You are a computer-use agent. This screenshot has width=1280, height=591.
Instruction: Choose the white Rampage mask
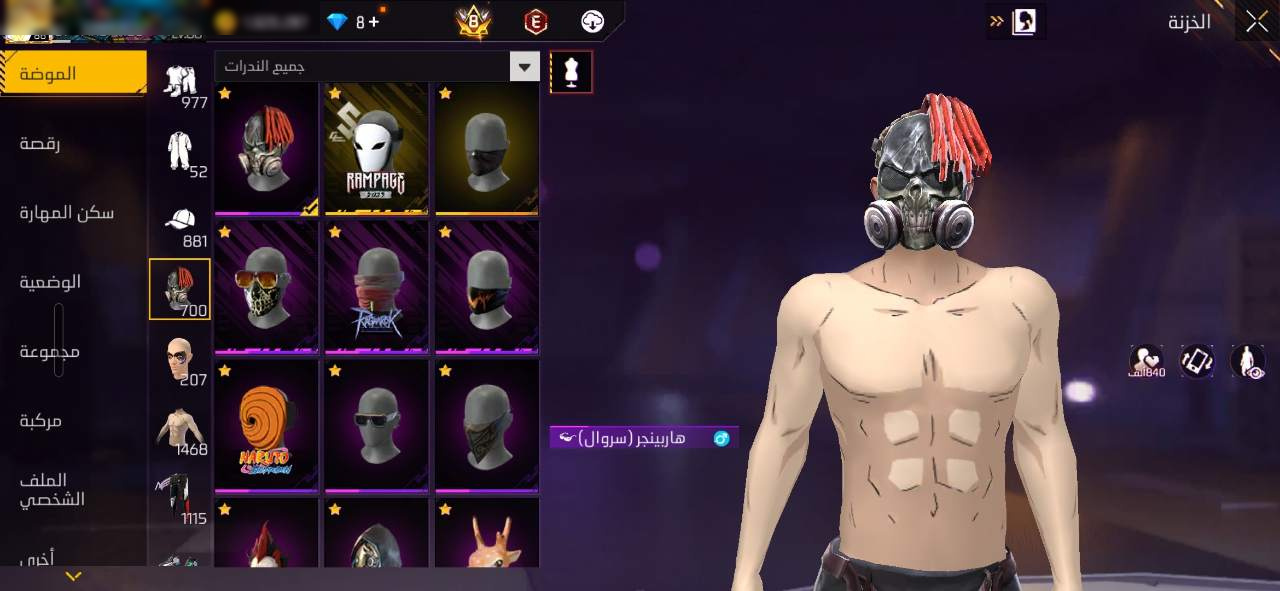pyautogui.click(x=376, y=148)
